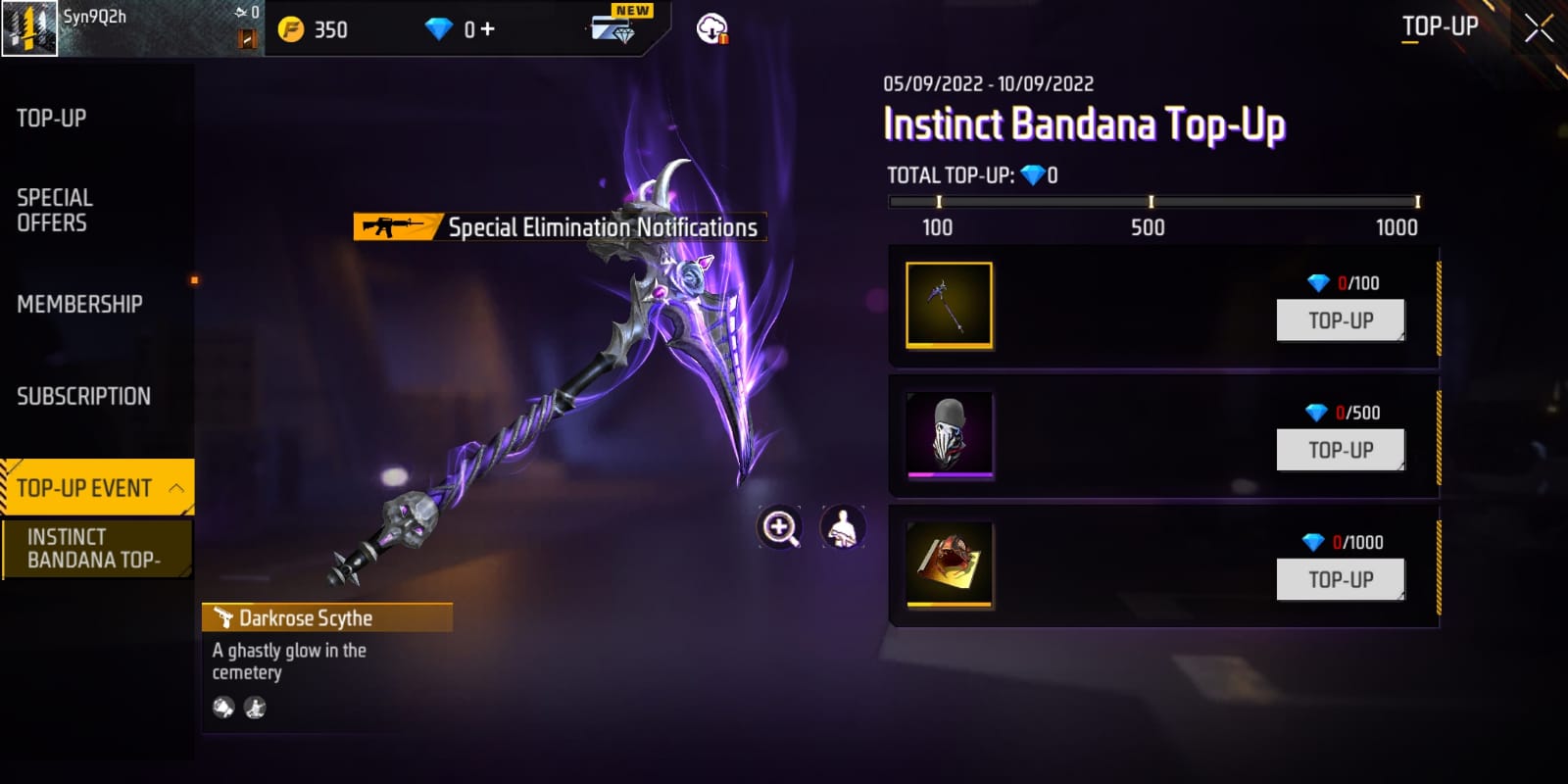The height and width of the screenshot is (784, 1568).
Task: Top up for the 500 diamond reward
Action: click(x=1340, y=450)
